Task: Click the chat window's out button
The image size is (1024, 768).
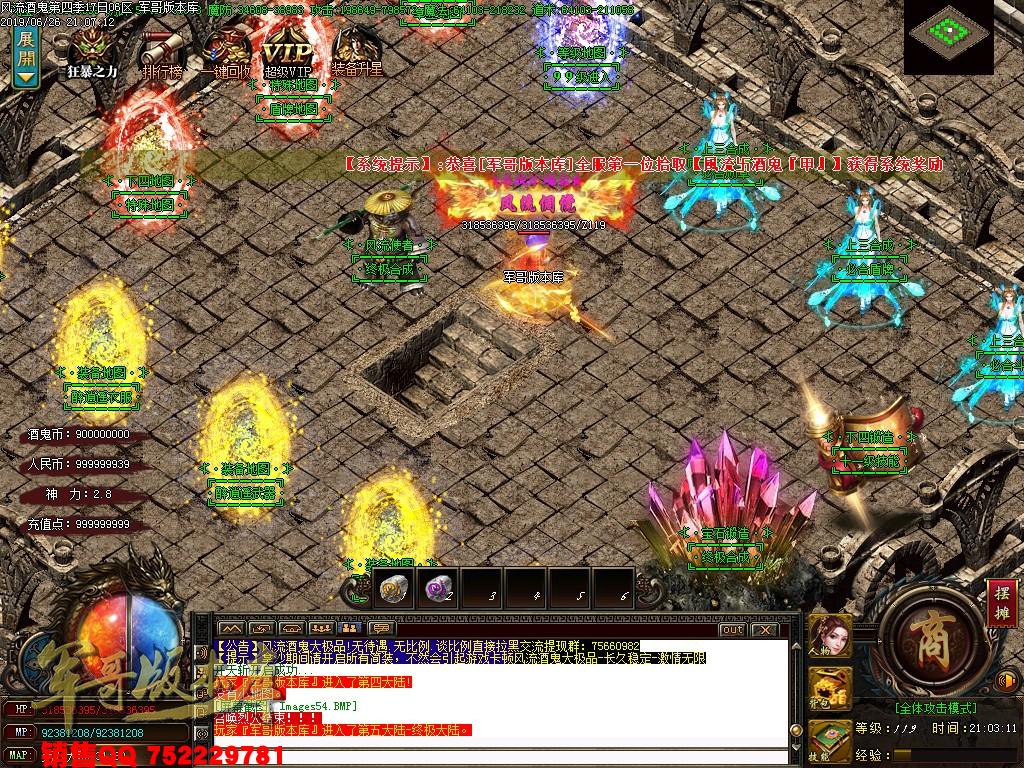Action: click(732, 630)
